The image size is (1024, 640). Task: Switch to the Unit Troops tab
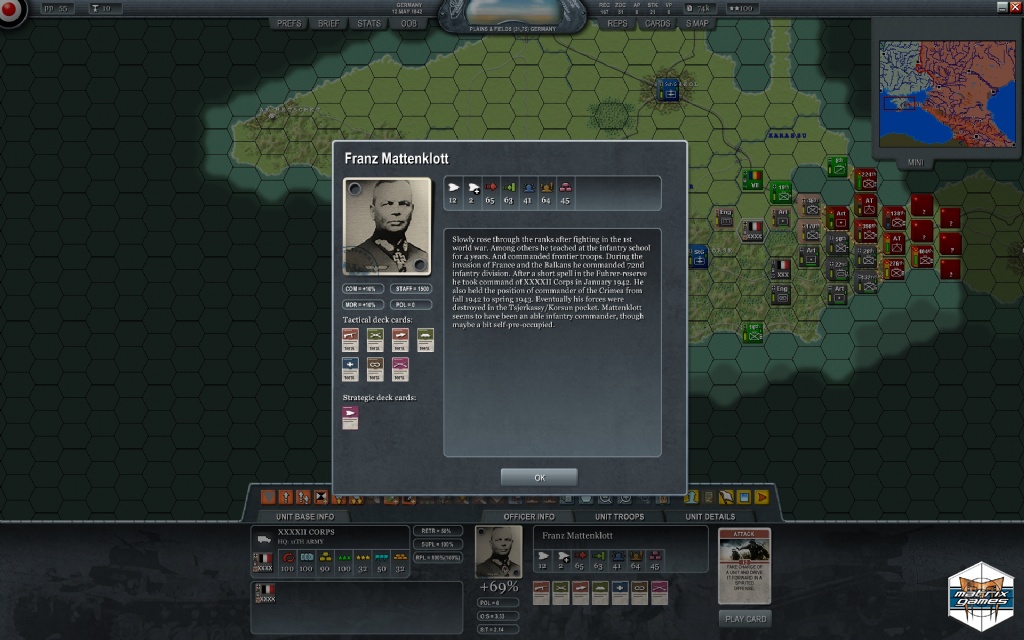pyautogui.click(x=620, y=517)
